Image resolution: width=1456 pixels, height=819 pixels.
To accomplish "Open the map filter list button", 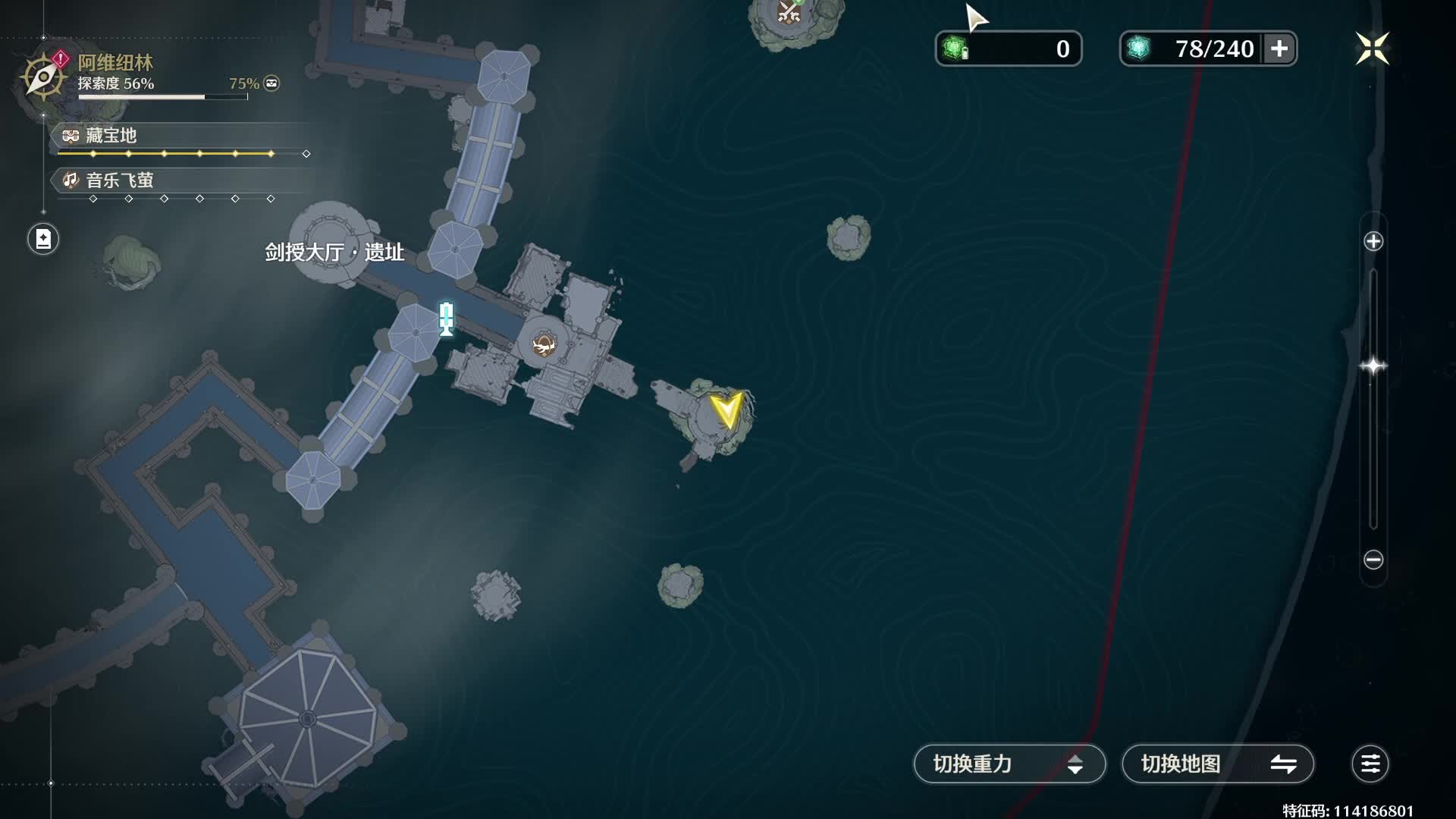I will click(1370, 764).
